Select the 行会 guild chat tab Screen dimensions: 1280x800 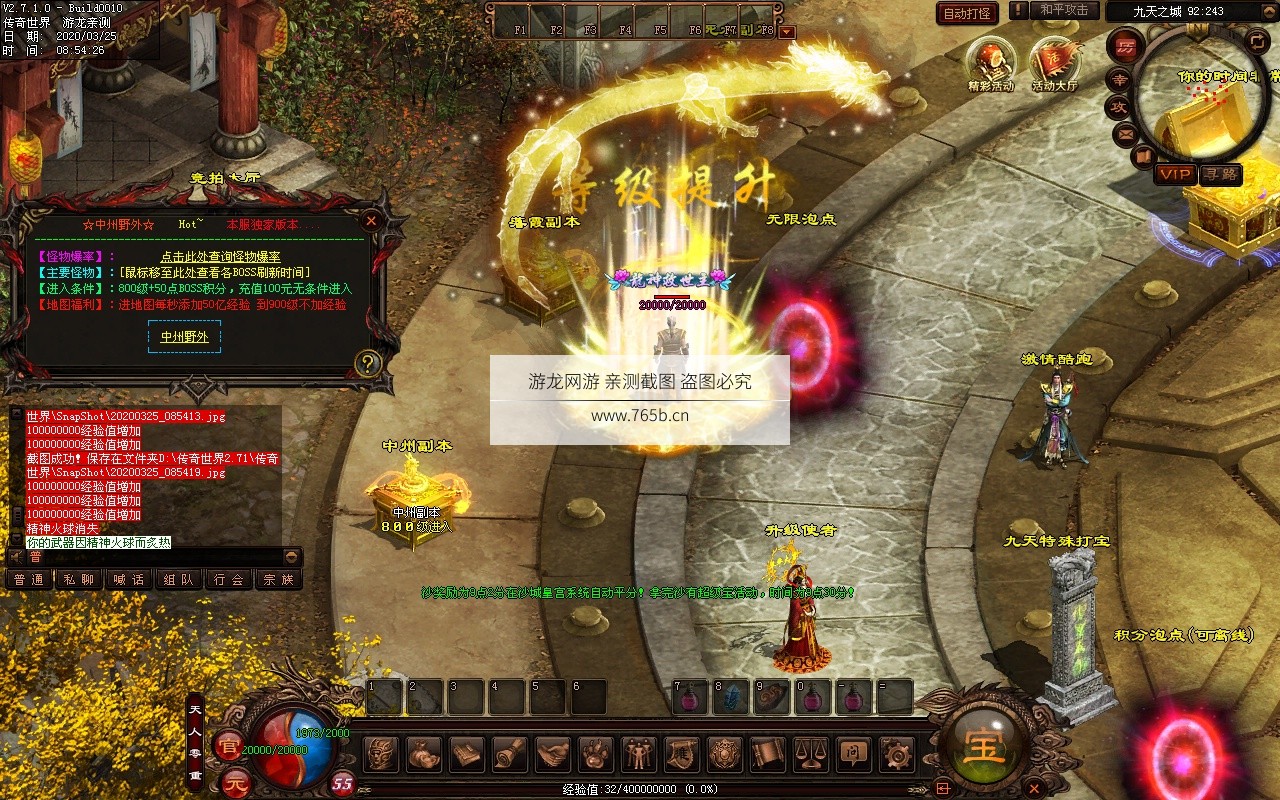point(229,579)
